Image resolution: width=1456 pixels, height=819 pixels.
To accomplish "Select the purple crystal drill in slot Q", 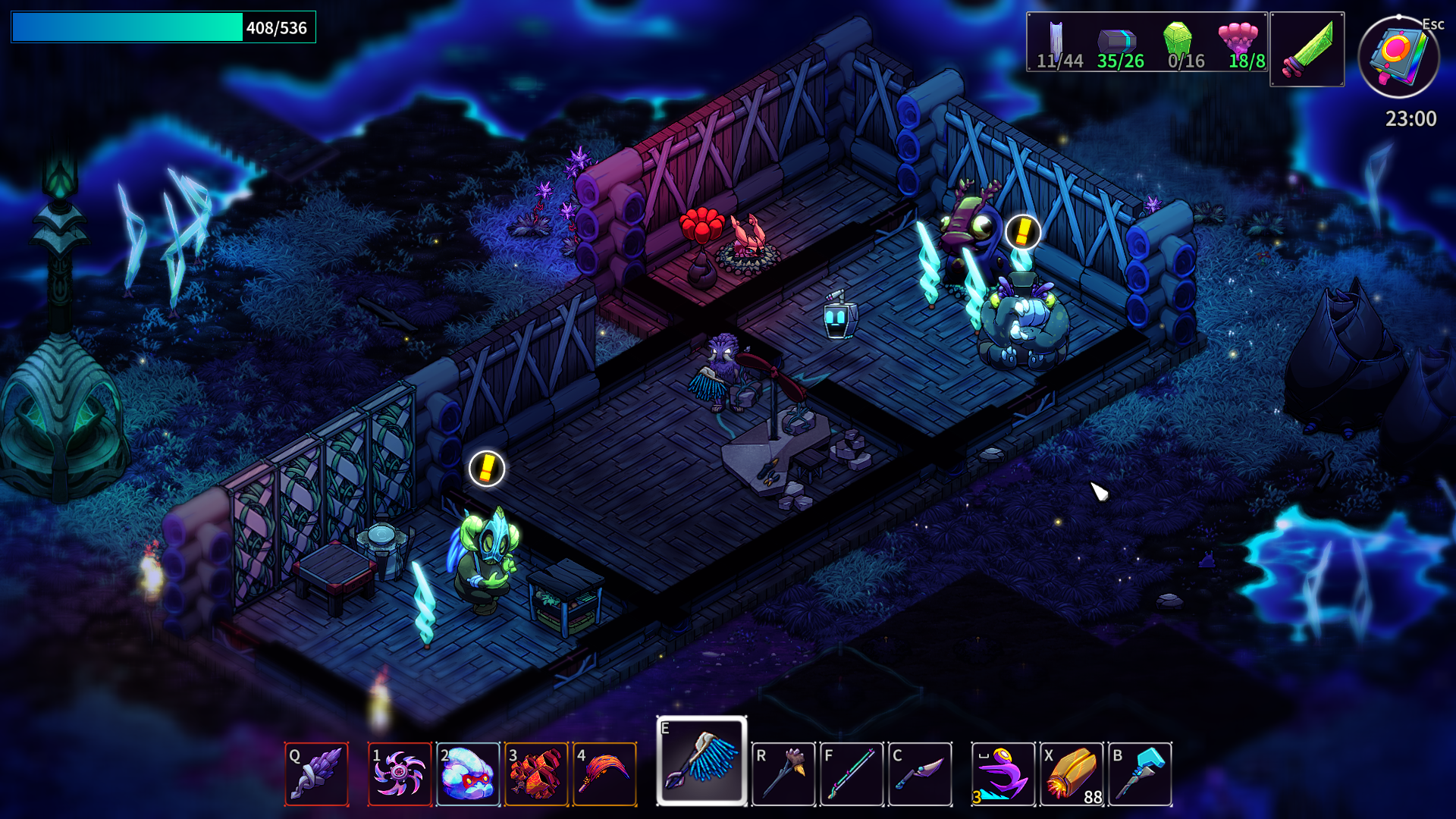I will (316, 773).
